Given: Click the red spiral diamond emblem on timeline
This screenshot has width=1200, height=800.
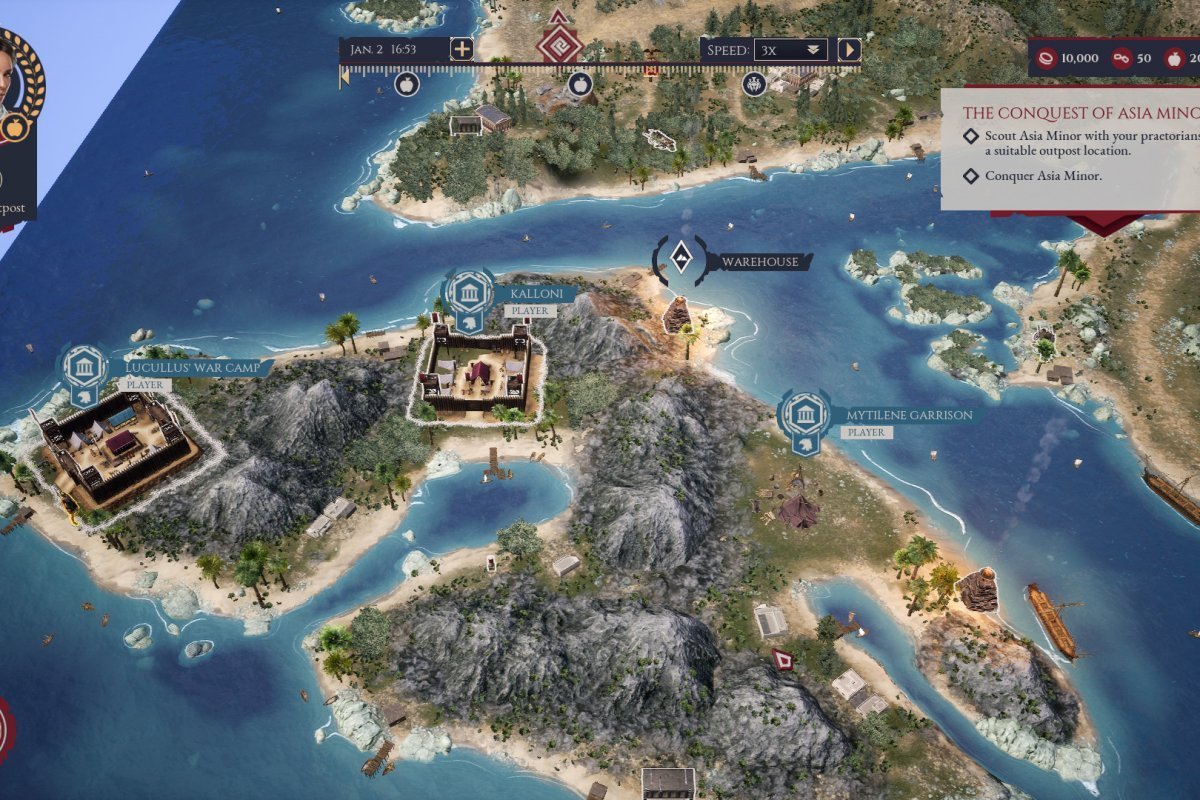Looking at the screenshot, I should click(558, 44).
